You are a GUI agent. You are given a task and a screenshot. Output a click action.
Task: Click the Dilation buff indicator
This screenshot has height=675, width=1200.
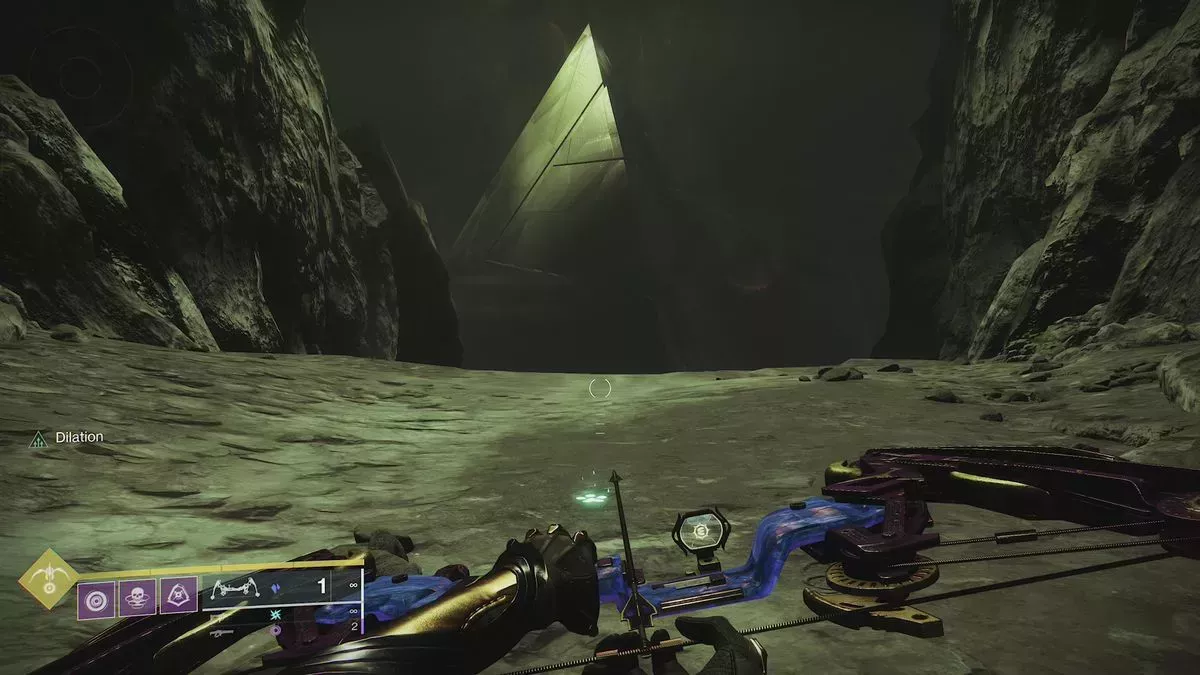click(x=67, y=438)
